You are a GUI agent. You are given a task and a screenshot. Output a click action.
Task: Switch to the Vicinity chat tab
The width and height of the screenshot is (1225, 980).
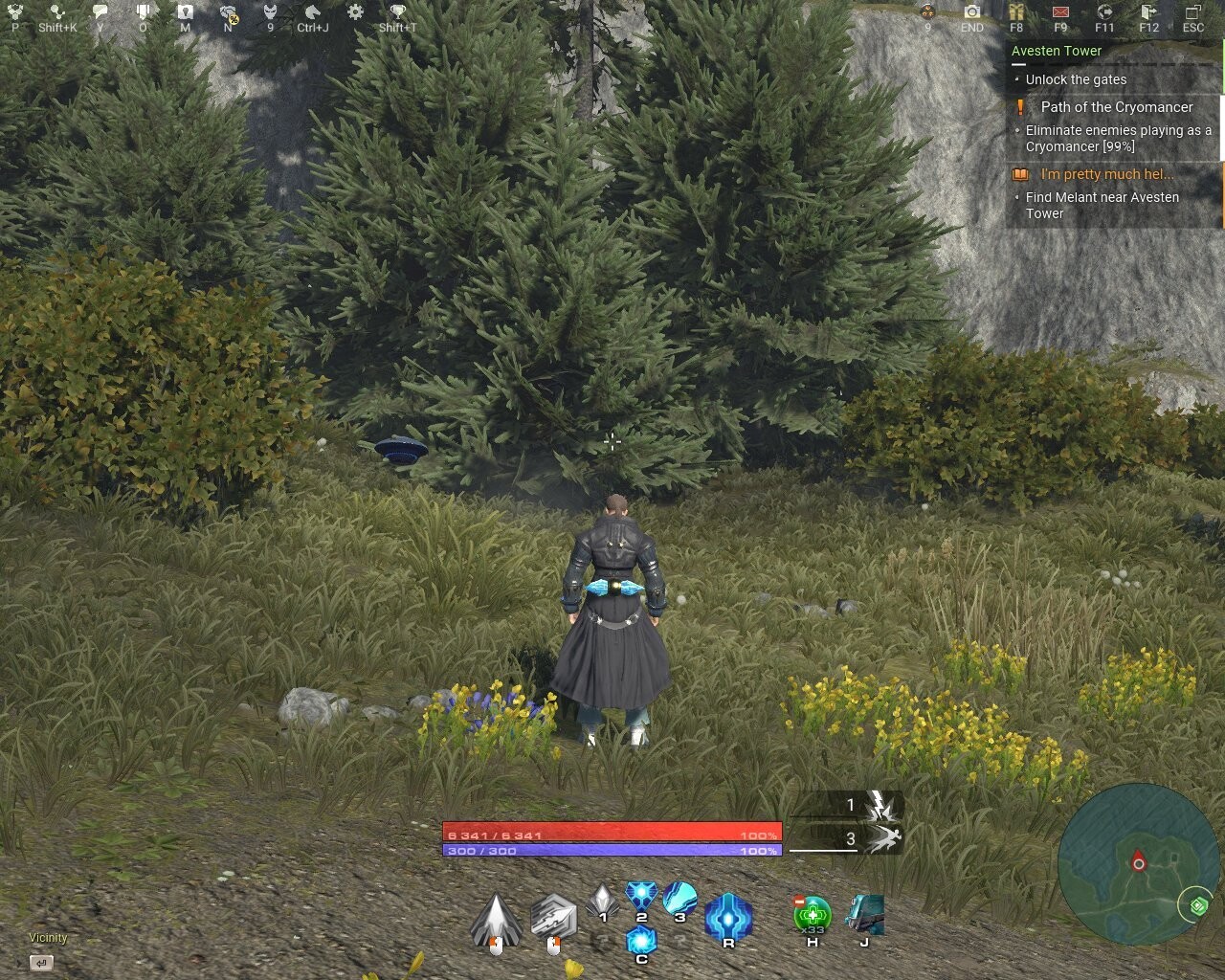(47, 938)
